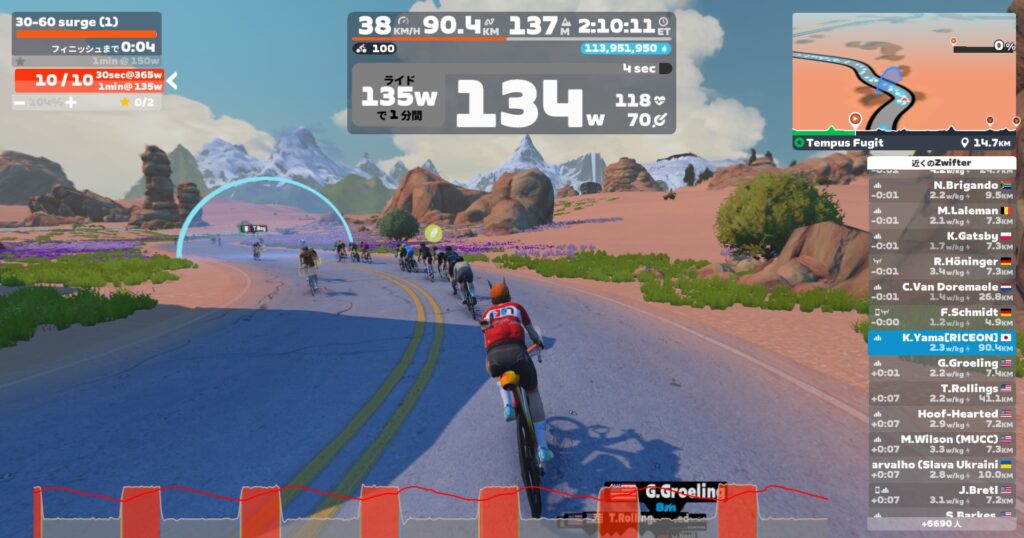This screenshot has width=1024, height=538.
Task: Select the highlighted K.Yama[RICEON] row
Action: click(x=941, y=342)
